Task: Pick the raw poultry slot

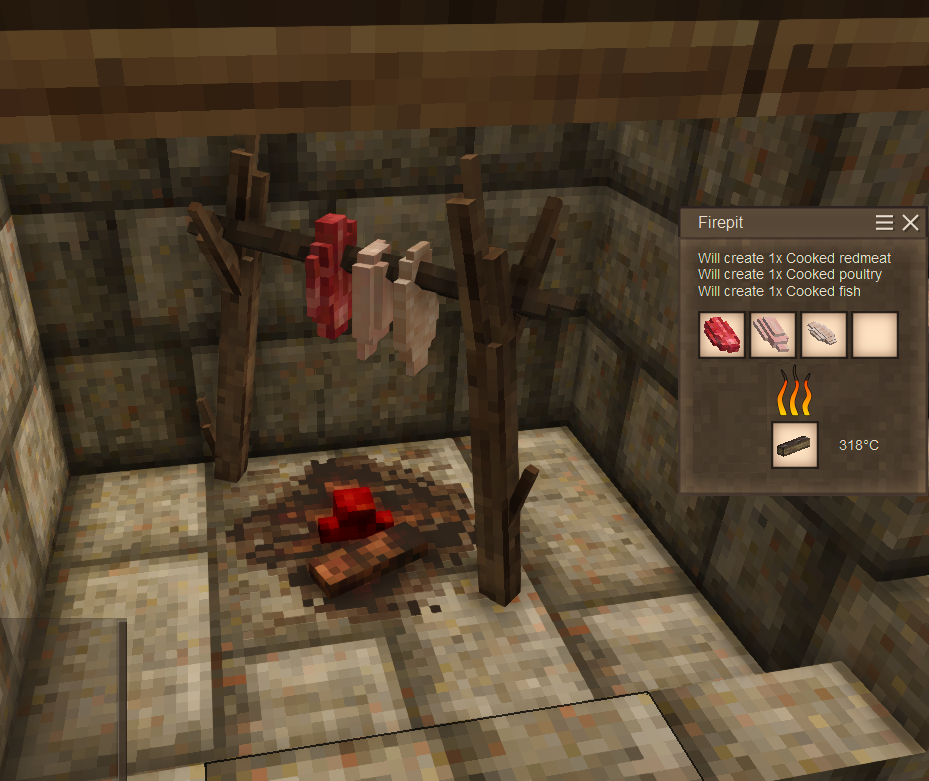Action: pyautogui.click(x=773, y=335)
